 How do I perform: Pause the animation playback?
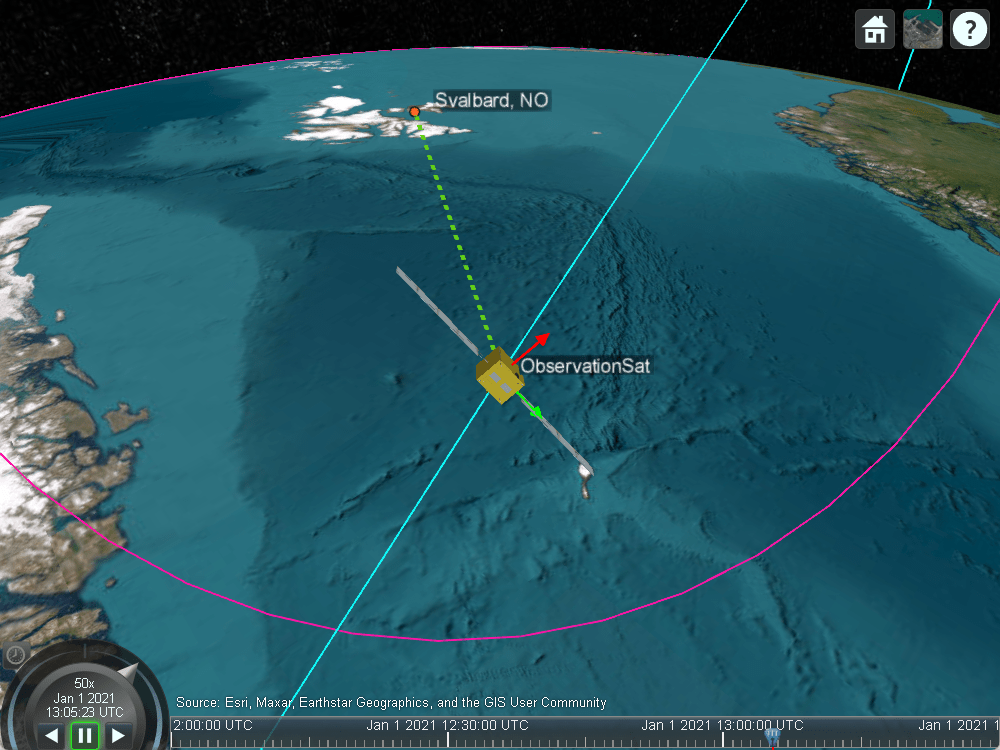[85, 735]
